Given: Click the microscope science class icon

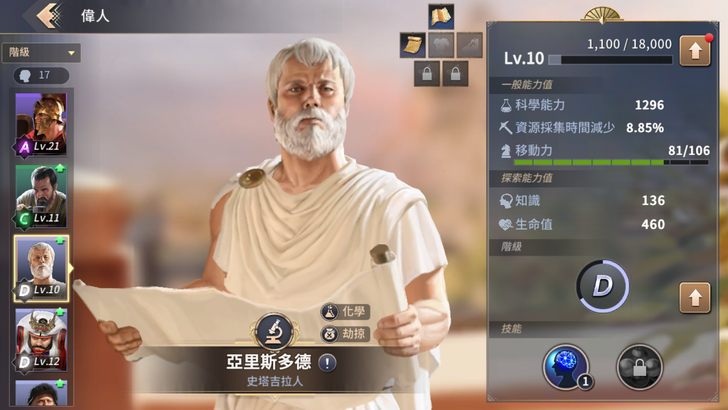Looking at the screenshot, I should tap(273, 331).
